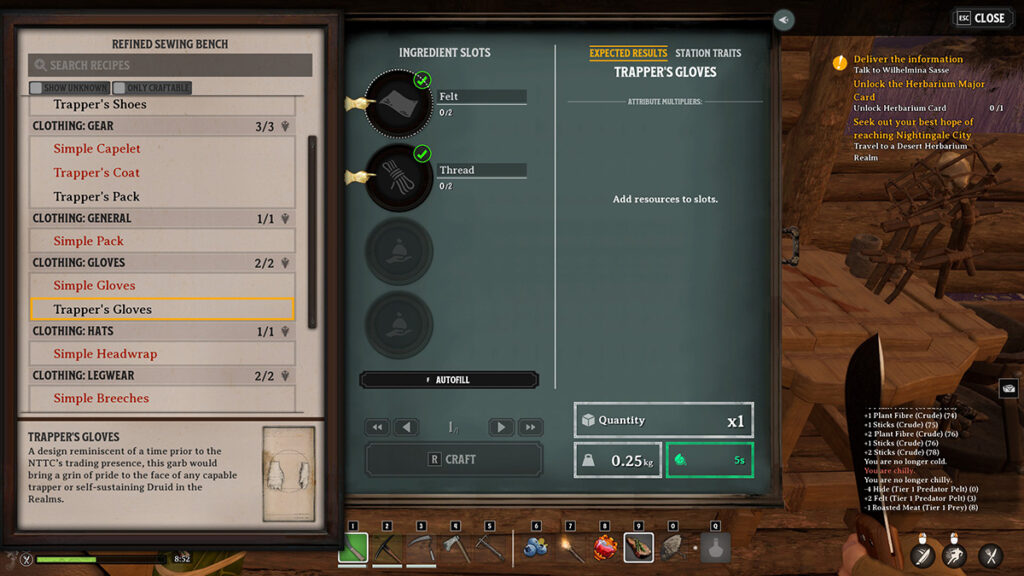
Task: Switch to the Station Traits tab
Action: pyautogui.click(x=707, y=53)
